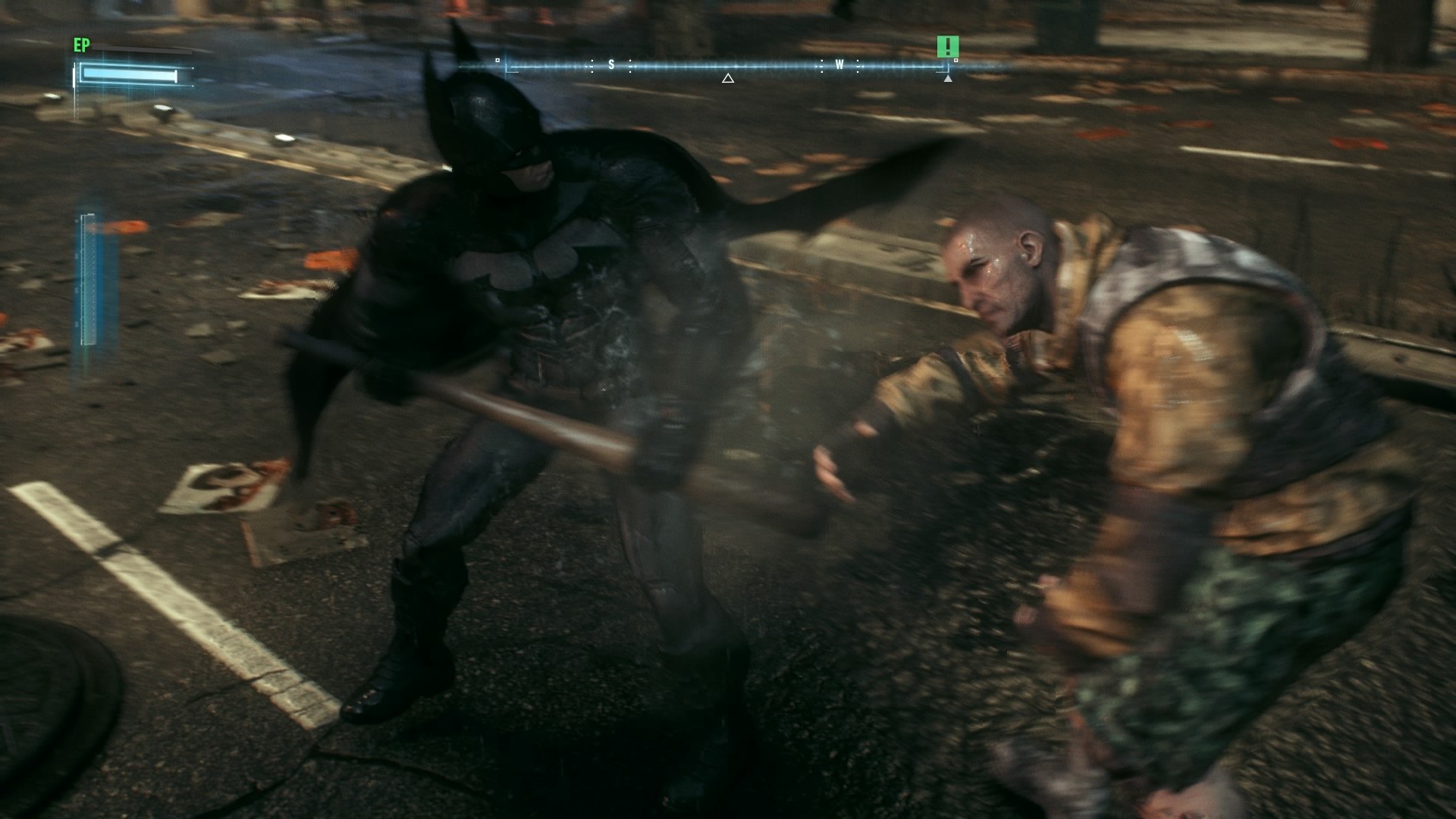The height and width of the screenshot is (819, 1456).
Task: Click the small white arrow under the exclamation icon
Action: tap(949, 78)
